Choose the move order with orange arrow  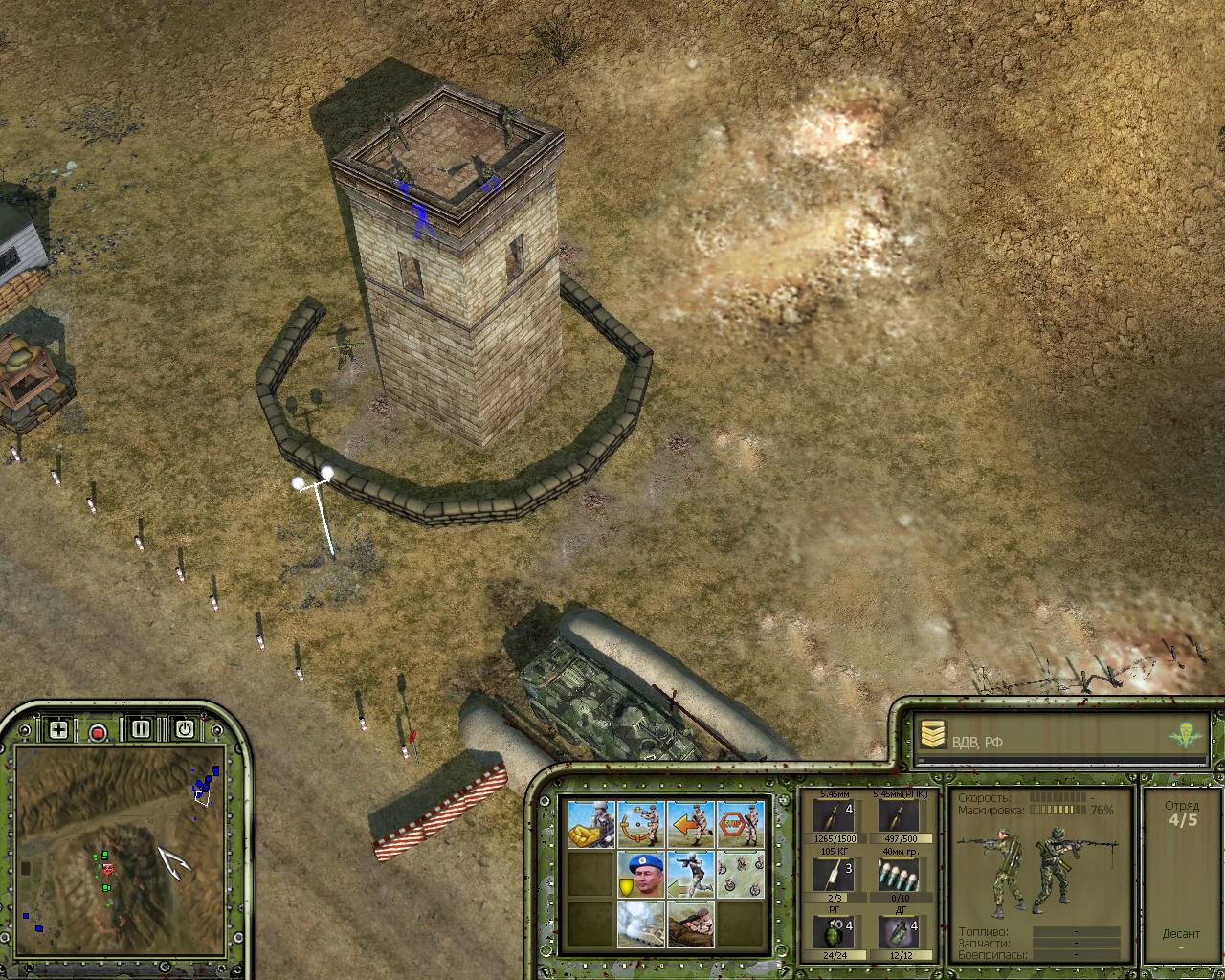pos(691,824)
